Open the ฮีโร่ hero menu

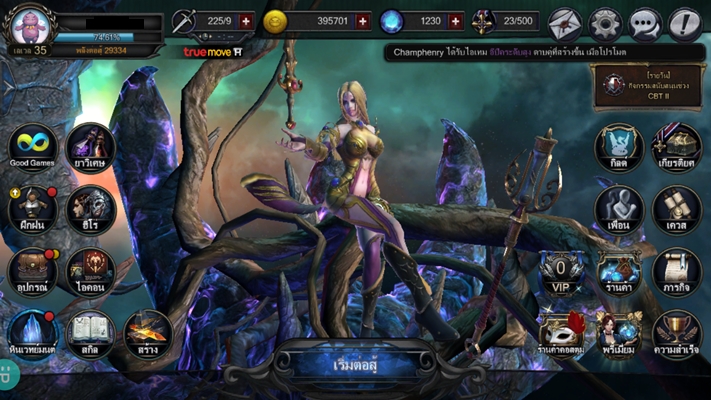point(90,208)
